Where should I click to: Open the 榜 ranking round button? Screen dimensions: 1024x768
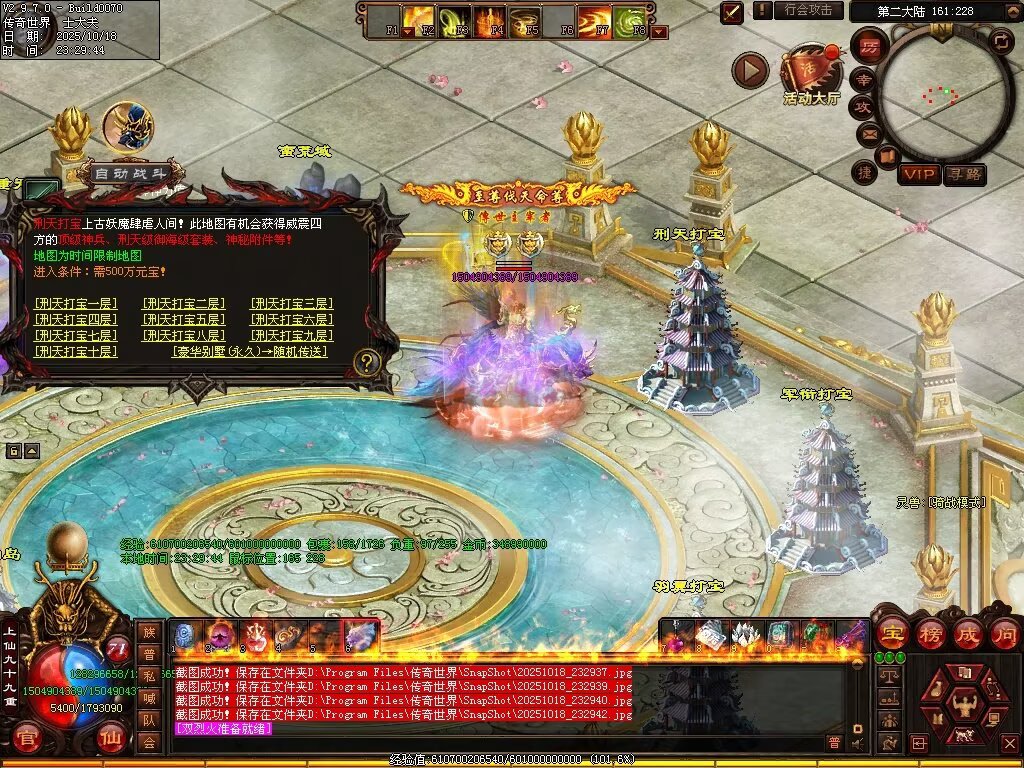pyautogui.click(x=931, y=634)
